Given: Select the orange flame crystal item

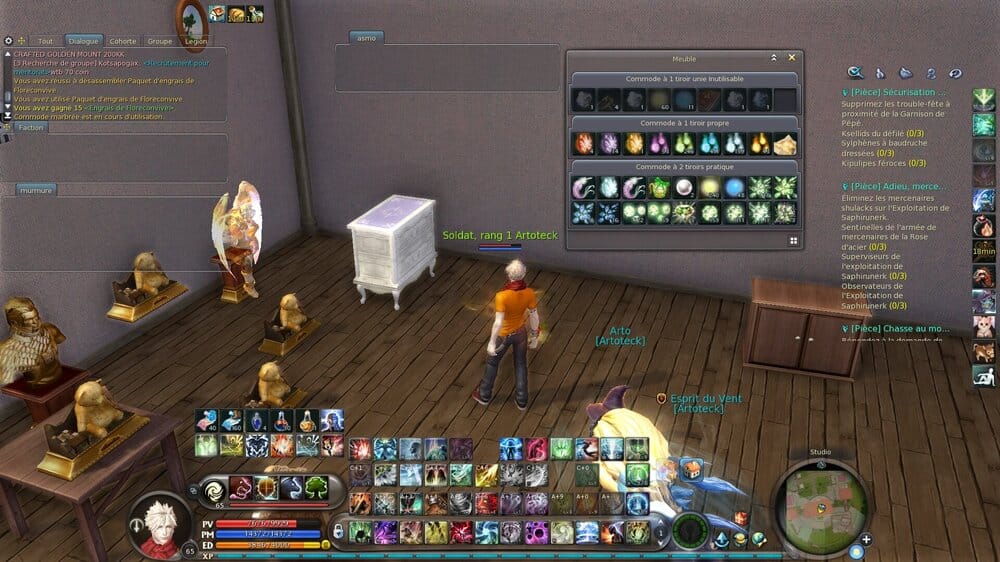Looking at the screenshot, I should [x=583, y=143].
